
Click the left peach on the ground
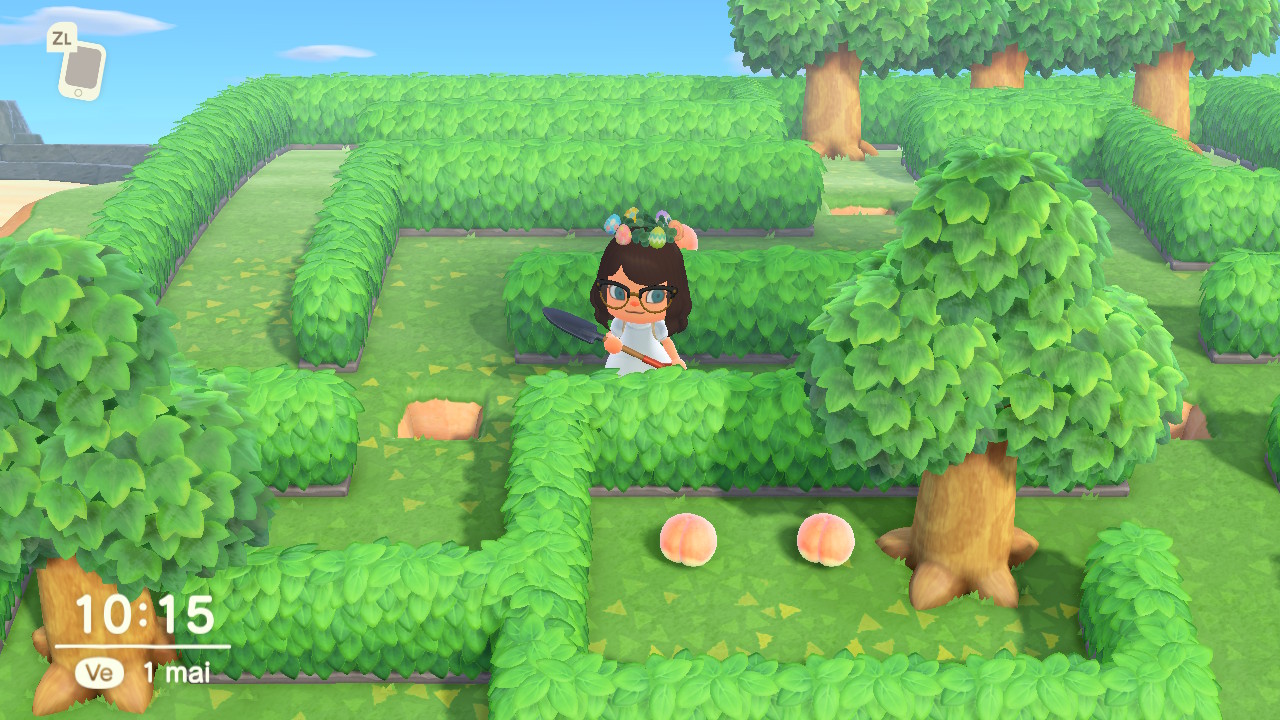(688, 540)
